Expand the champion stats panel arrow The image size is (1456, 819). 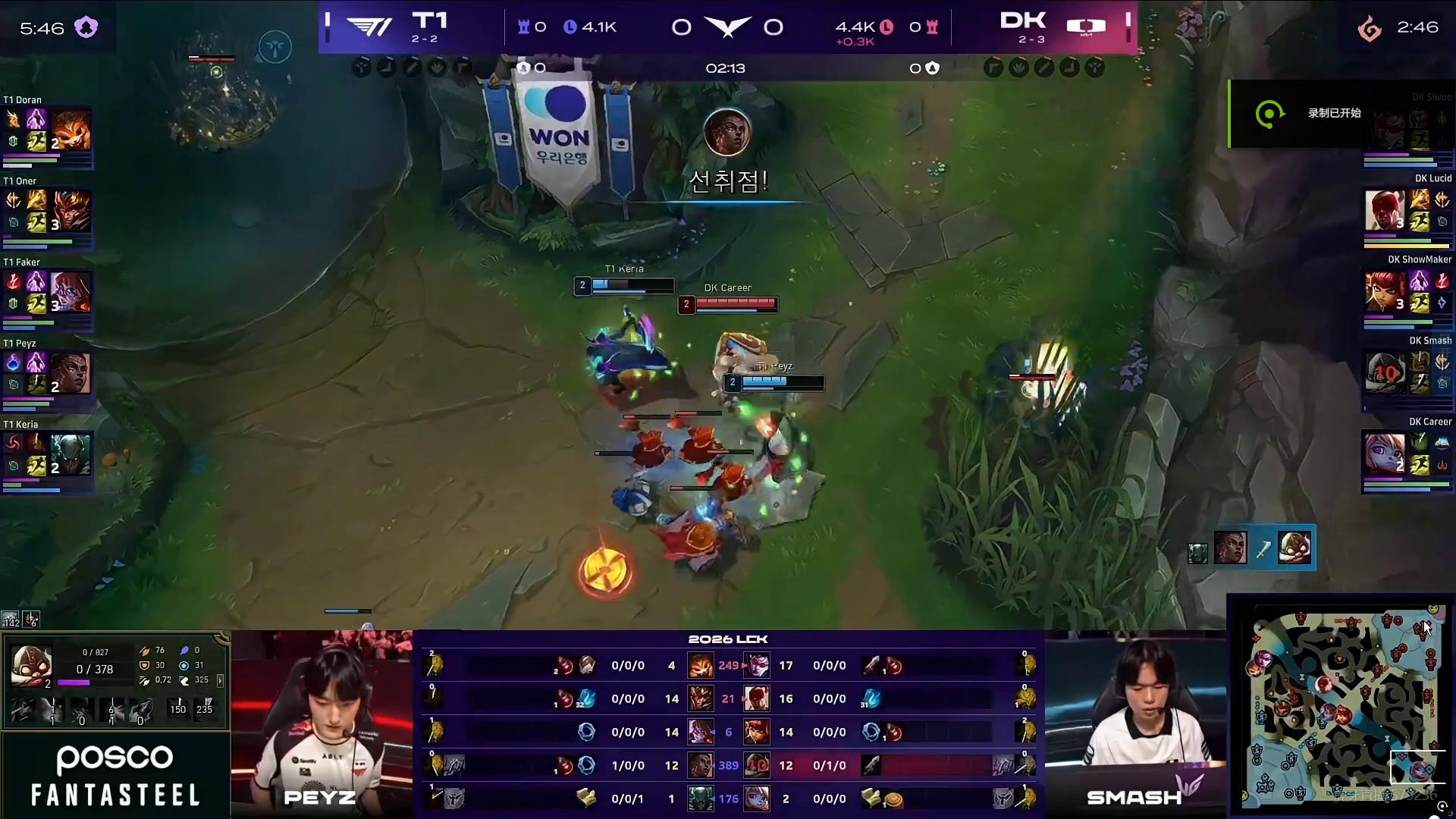point(220,681)
